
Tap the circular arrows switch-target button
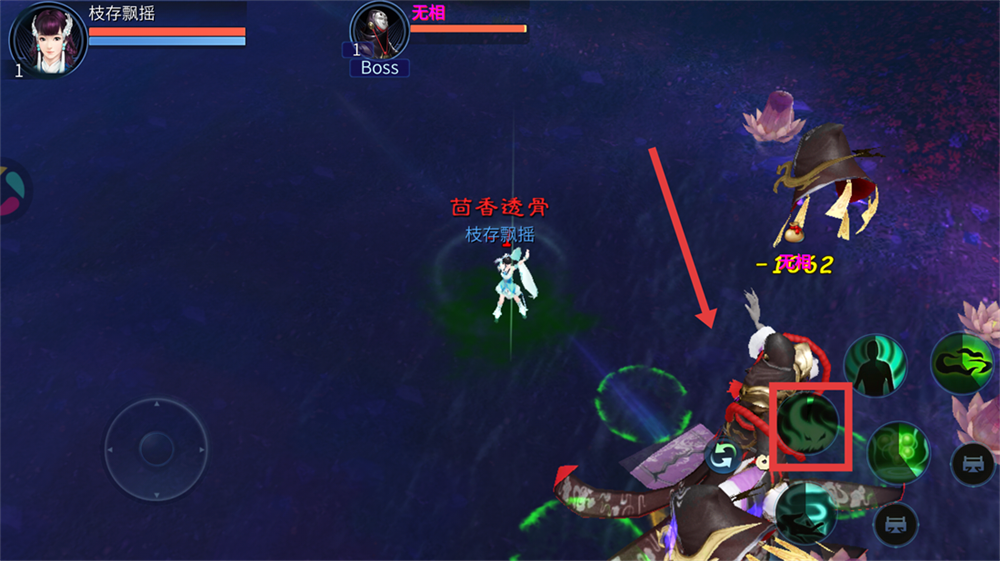tap(722, 457)
